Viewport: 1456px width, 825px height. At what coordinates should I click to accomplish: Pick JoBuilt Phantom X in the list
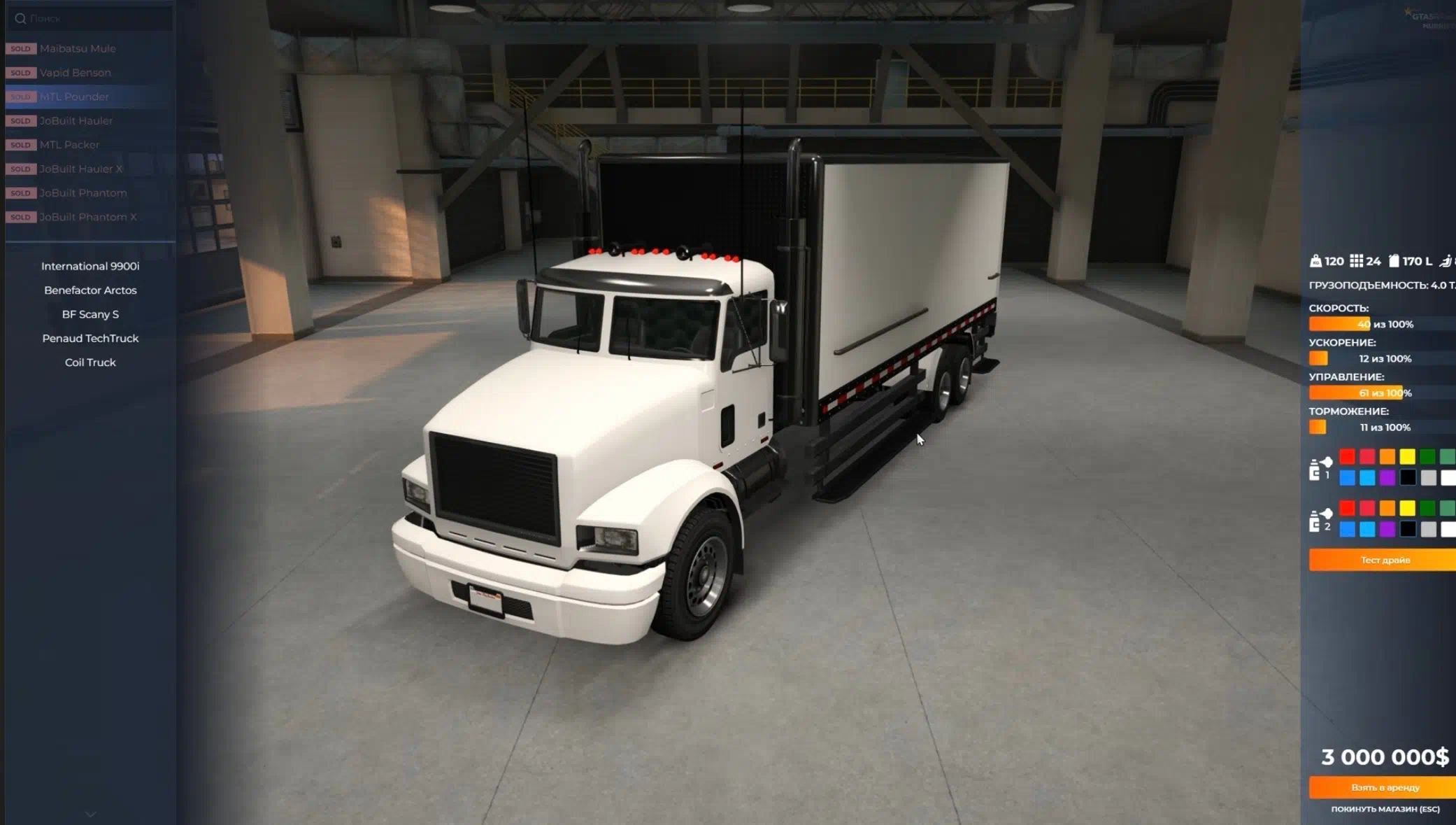pos(87,217)
